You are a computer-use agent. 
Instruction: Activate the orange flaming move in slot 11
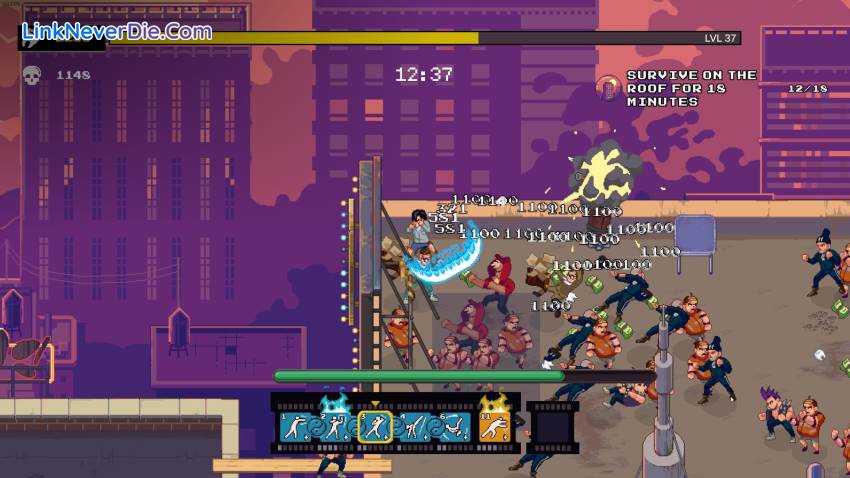pos(495,427)
